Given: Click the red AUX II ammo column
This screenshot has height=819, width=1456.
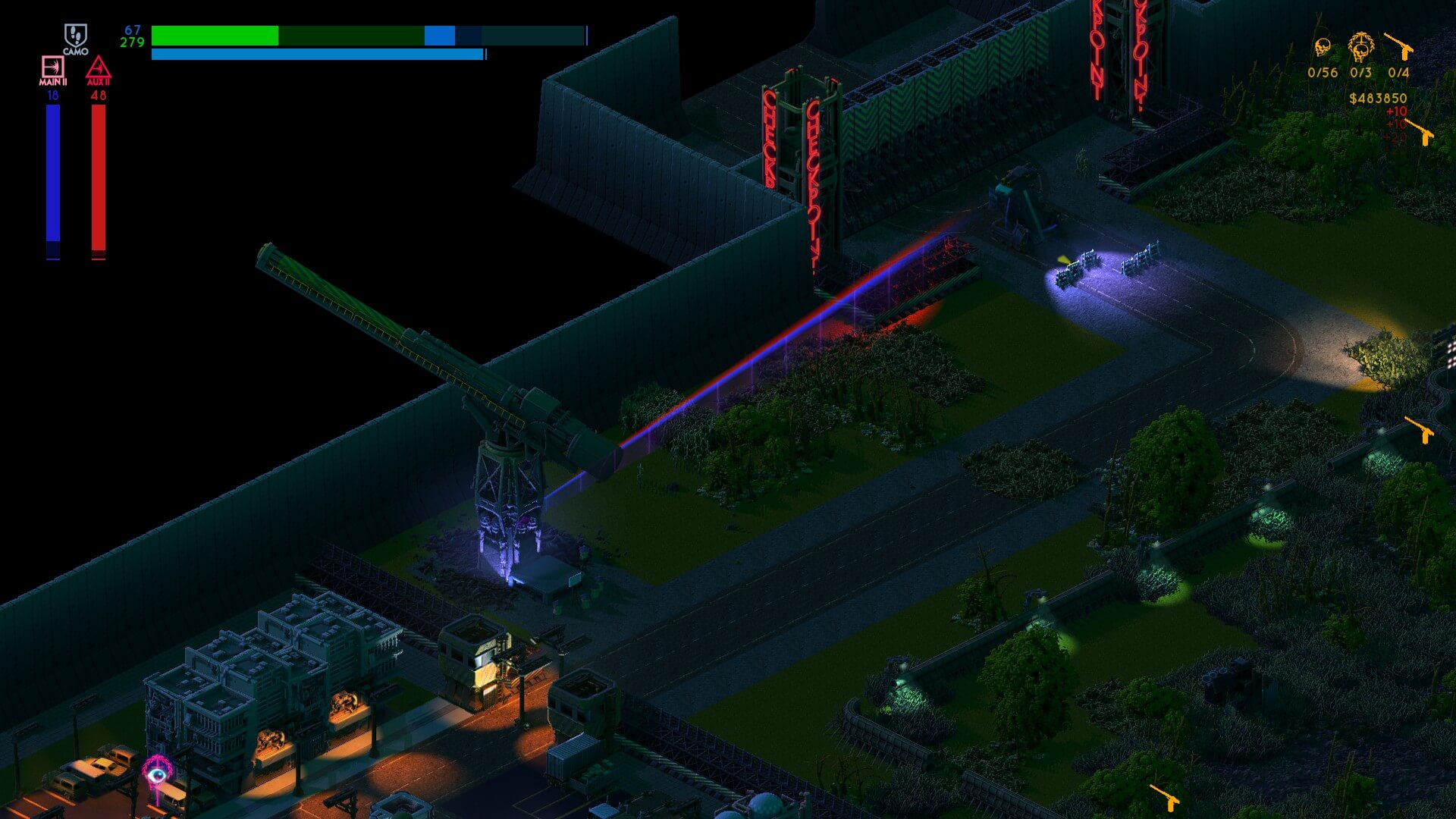Looking at the screenshot, I should [97, 174].
